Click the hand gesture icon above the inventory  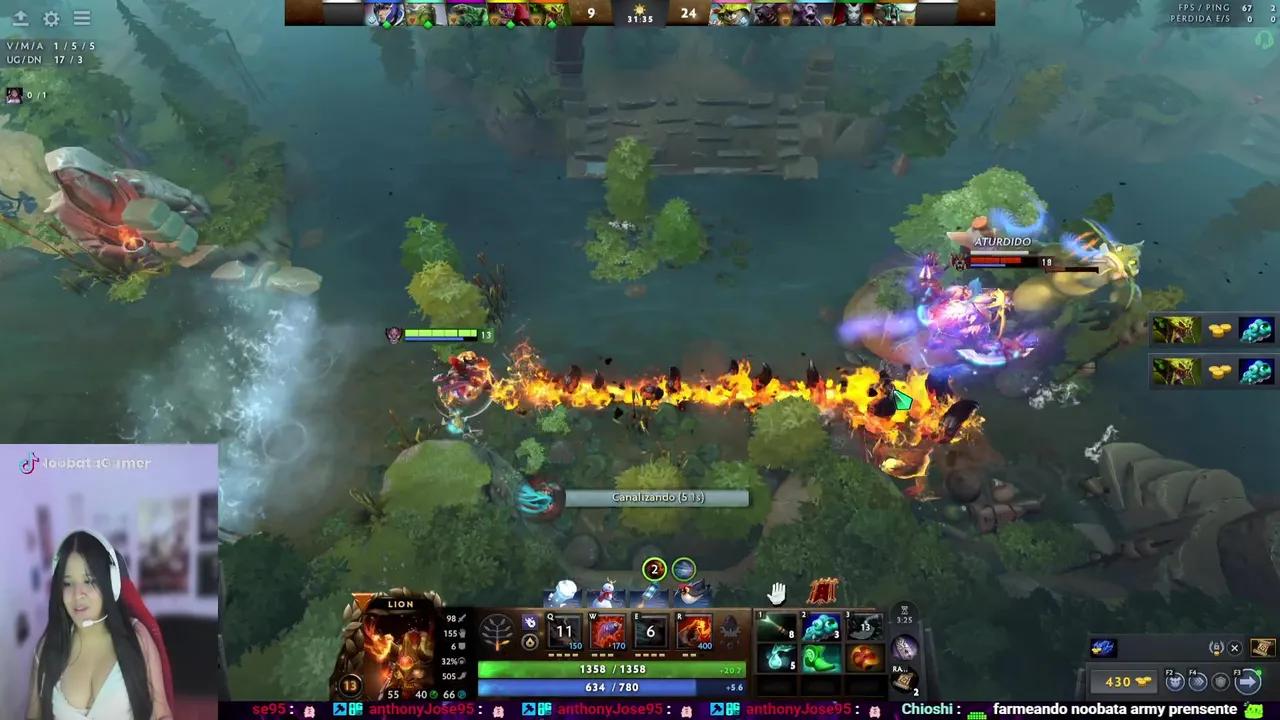click(x=777, y=595)
